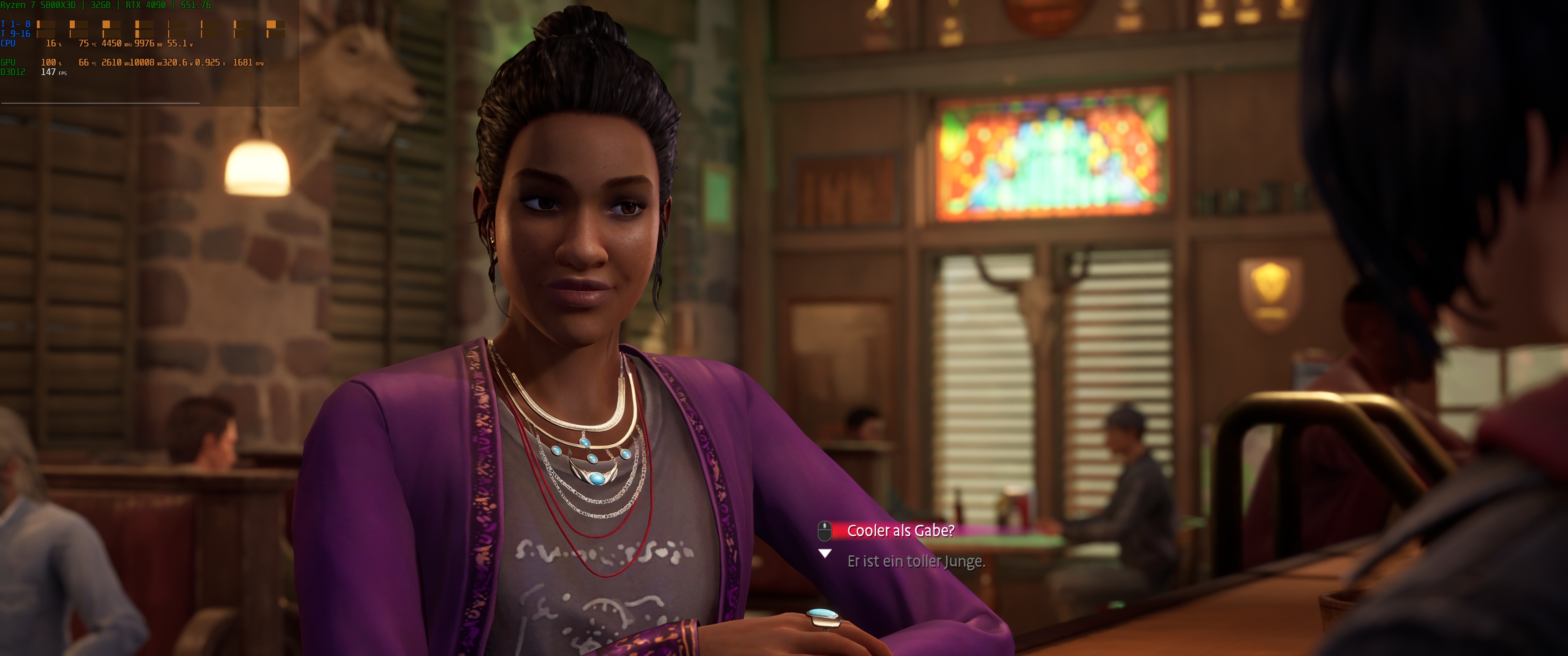The width and height of the screenshot is (1568, 656).
Task: Click the mouse input icon beside the dialogue
Action: (824, 530)
